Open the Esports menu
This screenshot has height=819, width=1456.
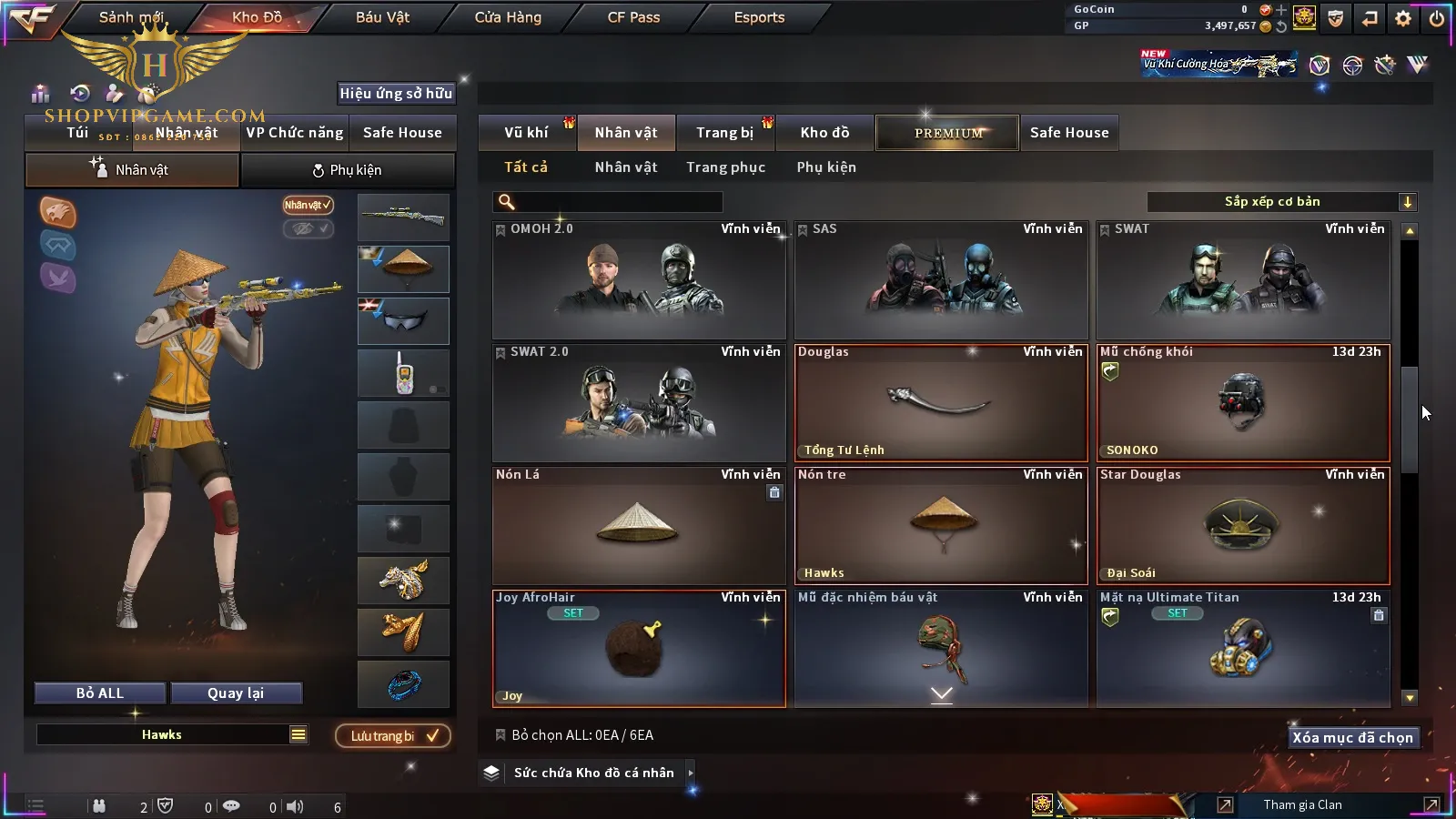click(759, 17)
